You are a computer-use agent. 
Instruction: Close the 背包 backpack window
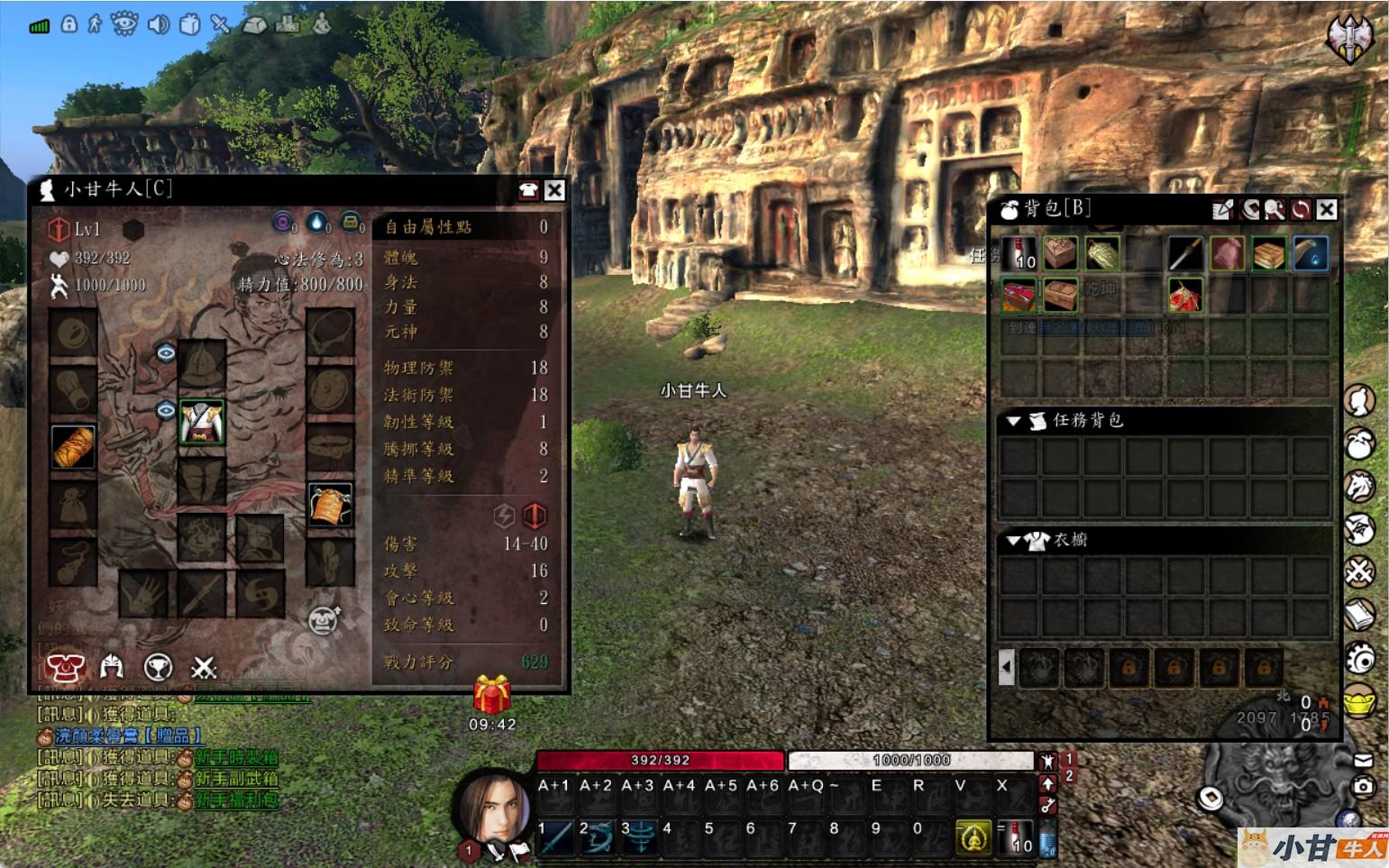point(1326,210)
